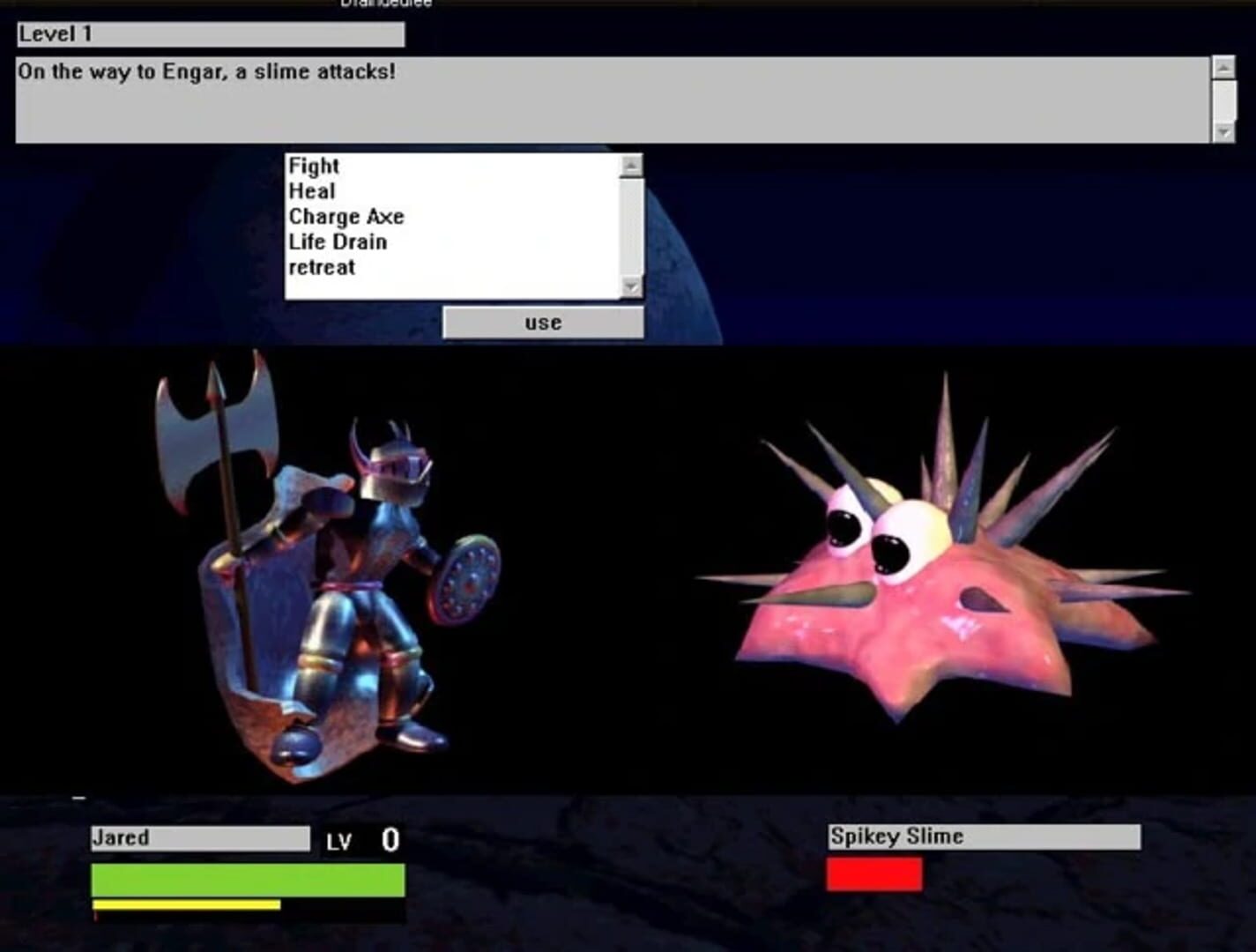Image resolution: width=1256 pixels, height=952 pixels.
Task: Click the battle menu scroll up arrow
Action: tap(629, 165)
